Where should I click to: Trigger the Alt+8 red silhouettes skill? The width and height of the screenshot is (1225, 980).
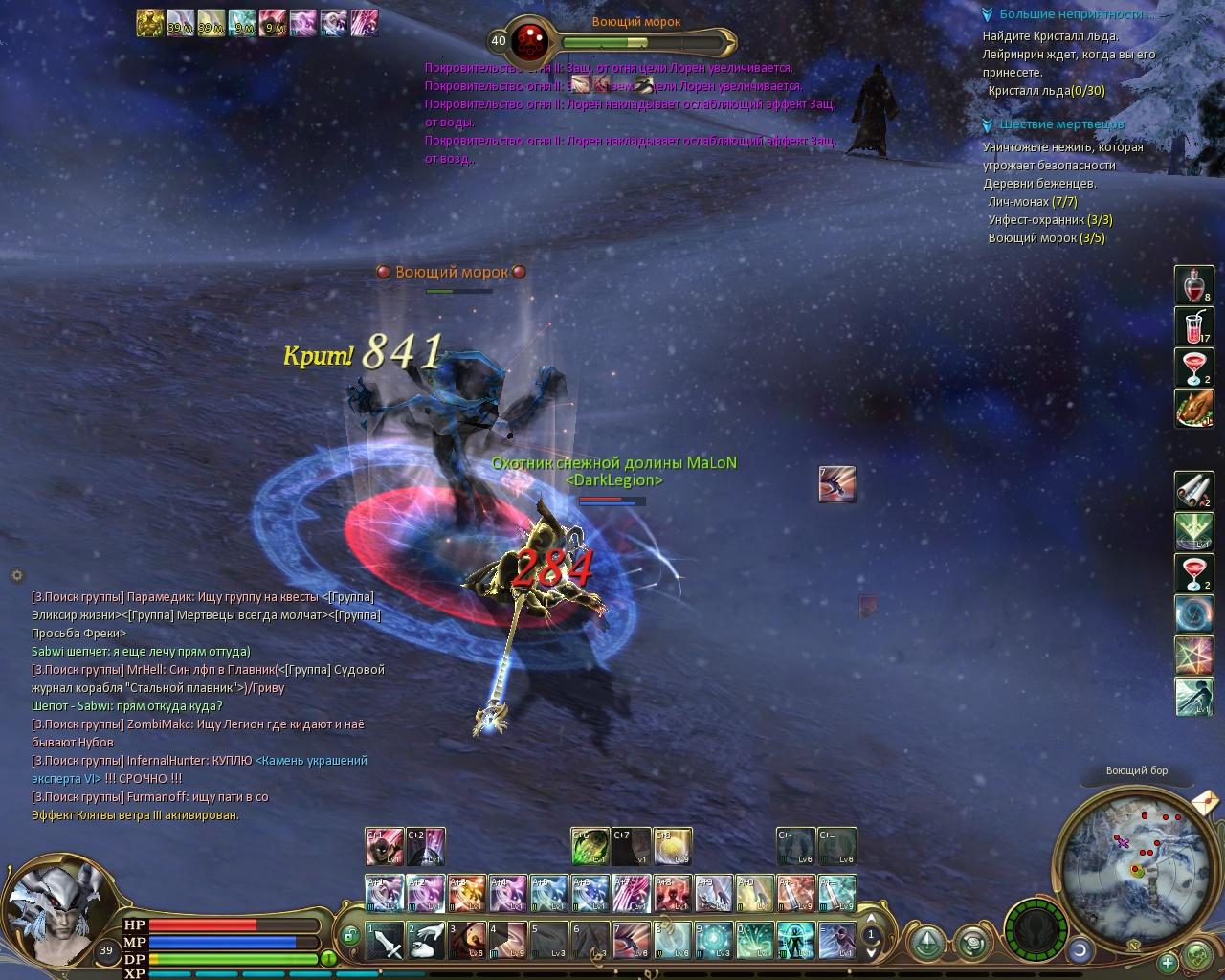(x=672, y=895)
